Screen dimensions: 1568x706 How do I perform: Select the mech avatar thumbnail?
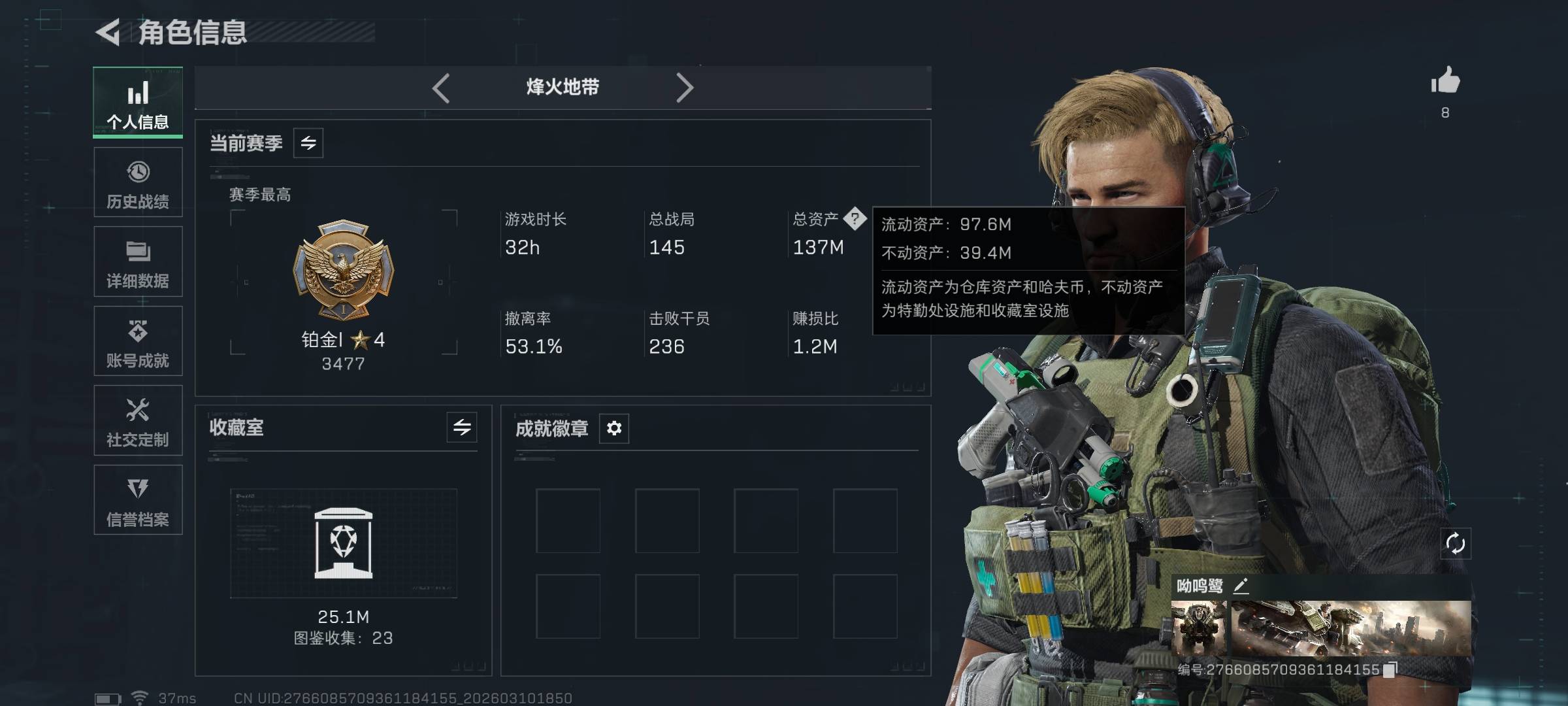click(x=1199, y=628)
